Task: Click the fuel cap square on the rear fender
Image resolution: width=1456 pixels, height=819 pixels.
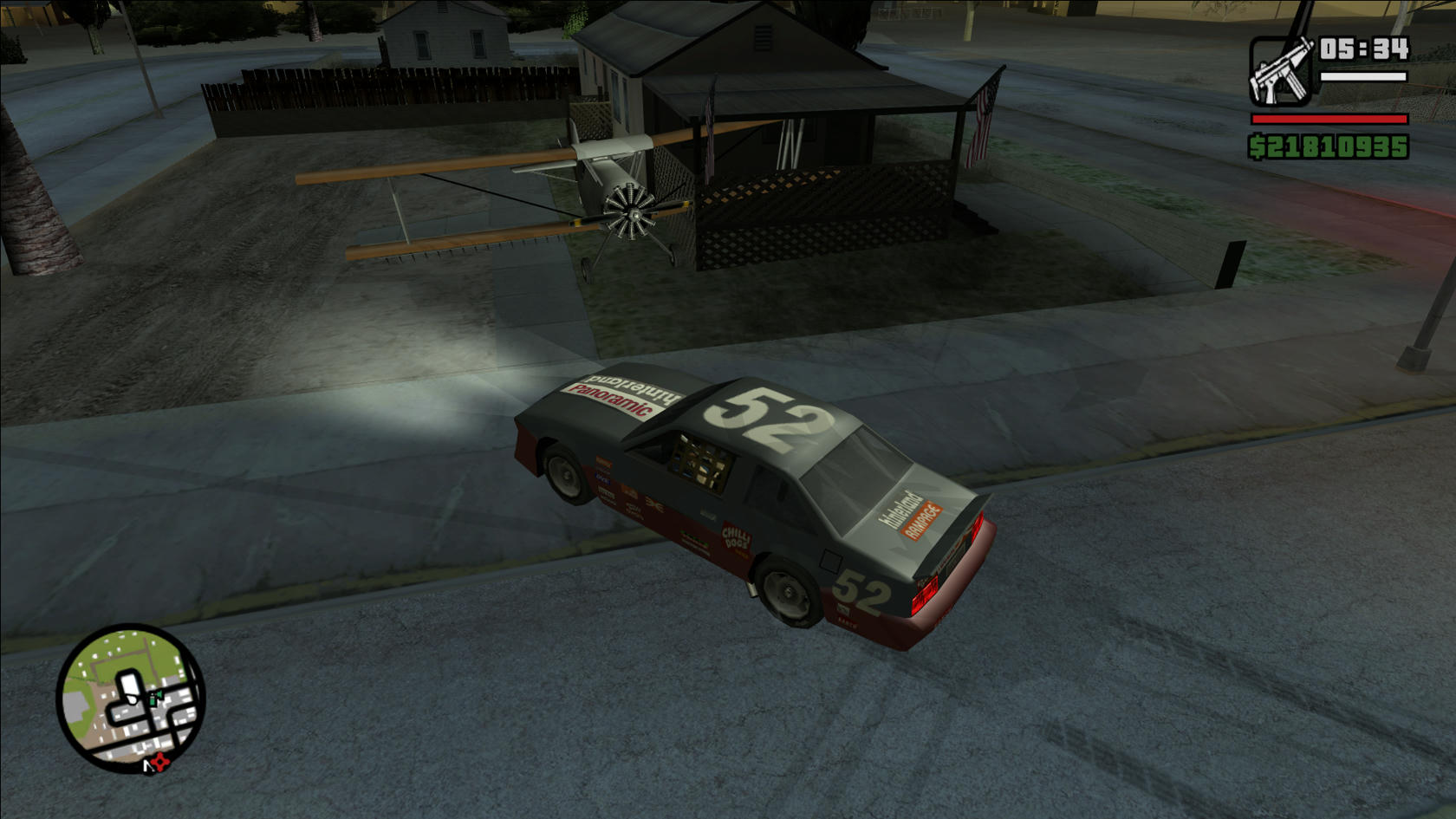Action: point(830,562)
